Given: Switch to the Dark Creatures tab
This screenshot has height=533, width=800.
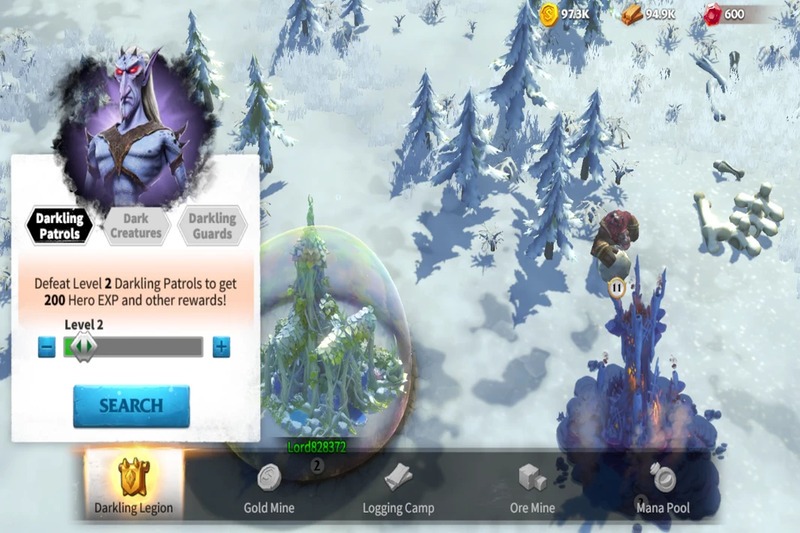Looking at the screenshot, I should tap(136, 226).
